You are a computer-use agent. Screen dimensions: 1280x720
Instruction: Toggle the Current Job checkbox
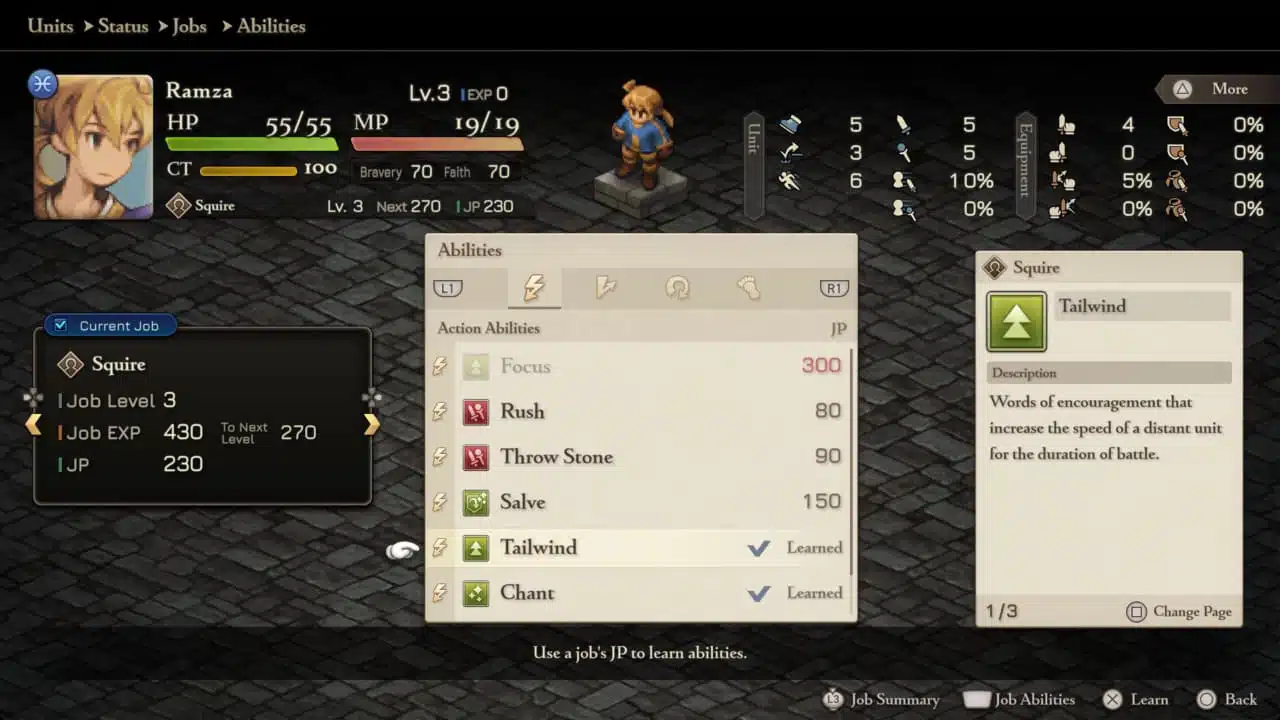[61, 325]
